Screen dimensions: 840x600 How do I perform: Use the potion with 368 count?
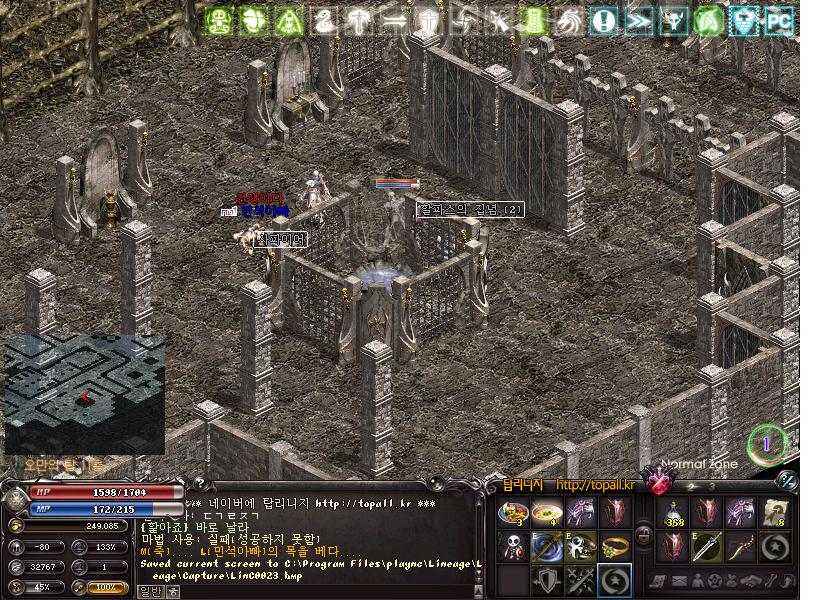tap(673, 513)
